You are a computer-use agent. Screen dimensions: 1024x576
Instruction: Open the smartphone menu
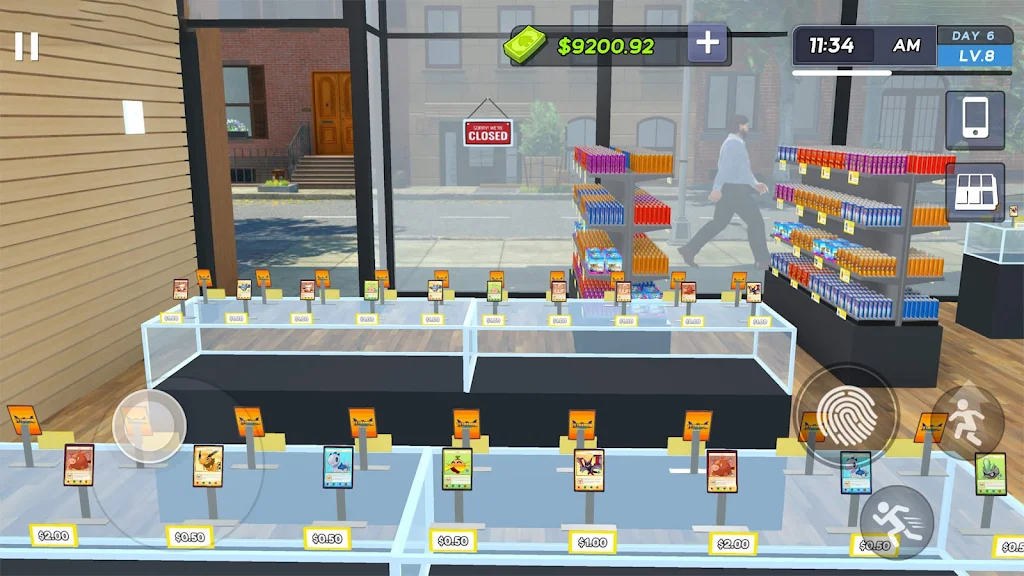click(x=974, y=120)
